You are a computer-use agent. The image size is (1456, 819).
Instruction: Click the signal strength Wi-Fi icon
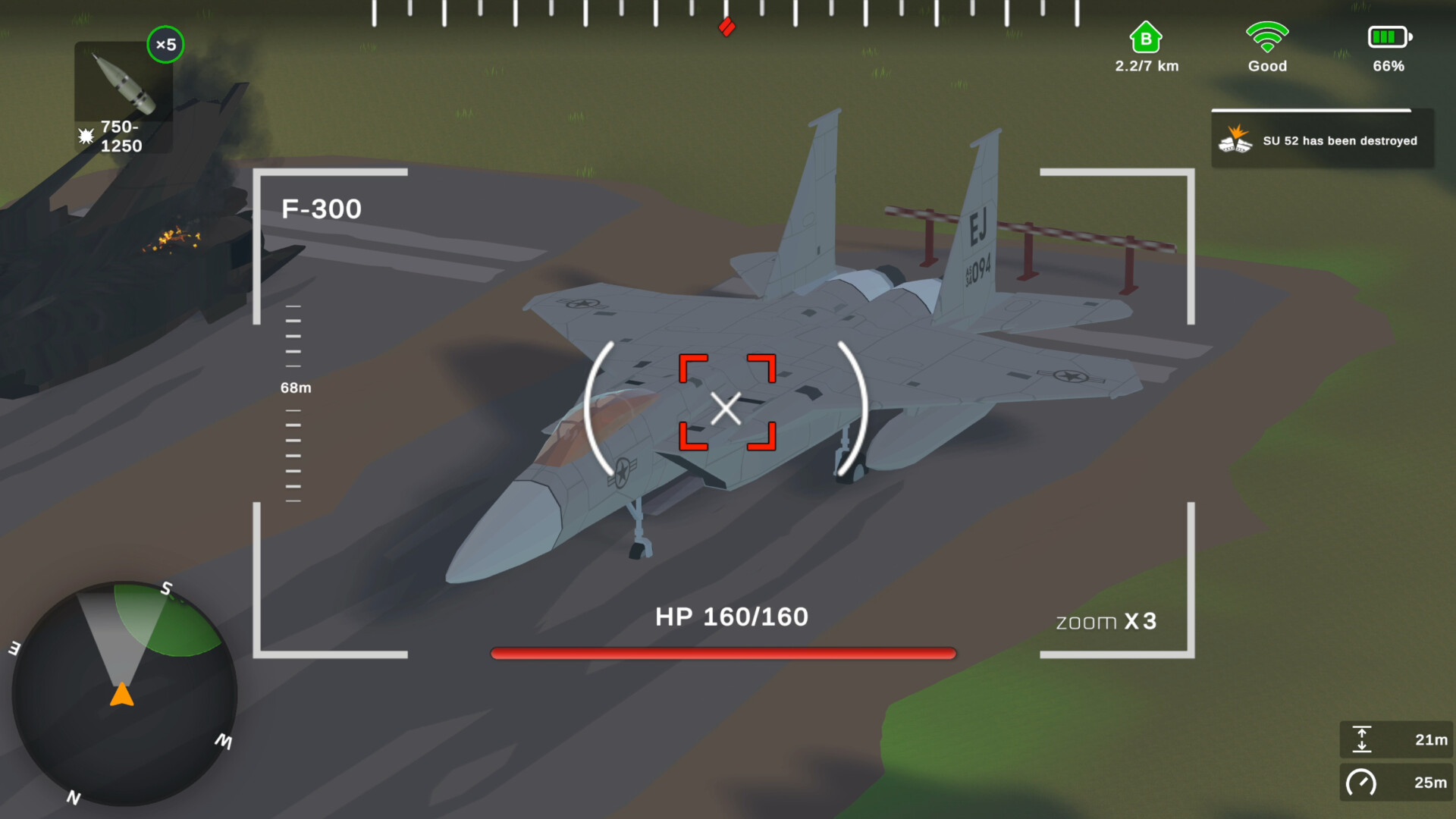tap(1266, 34)
